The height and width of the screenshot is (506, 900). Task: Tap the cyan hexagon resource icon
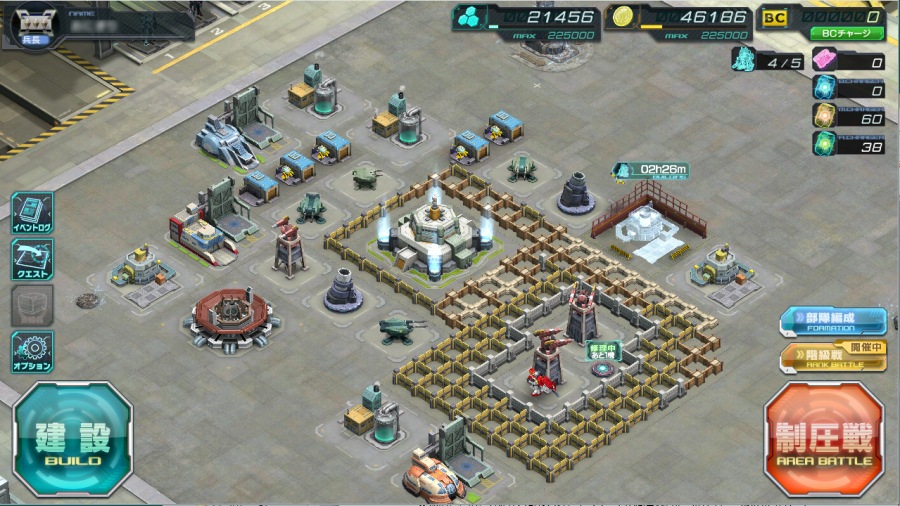point(469,18)
